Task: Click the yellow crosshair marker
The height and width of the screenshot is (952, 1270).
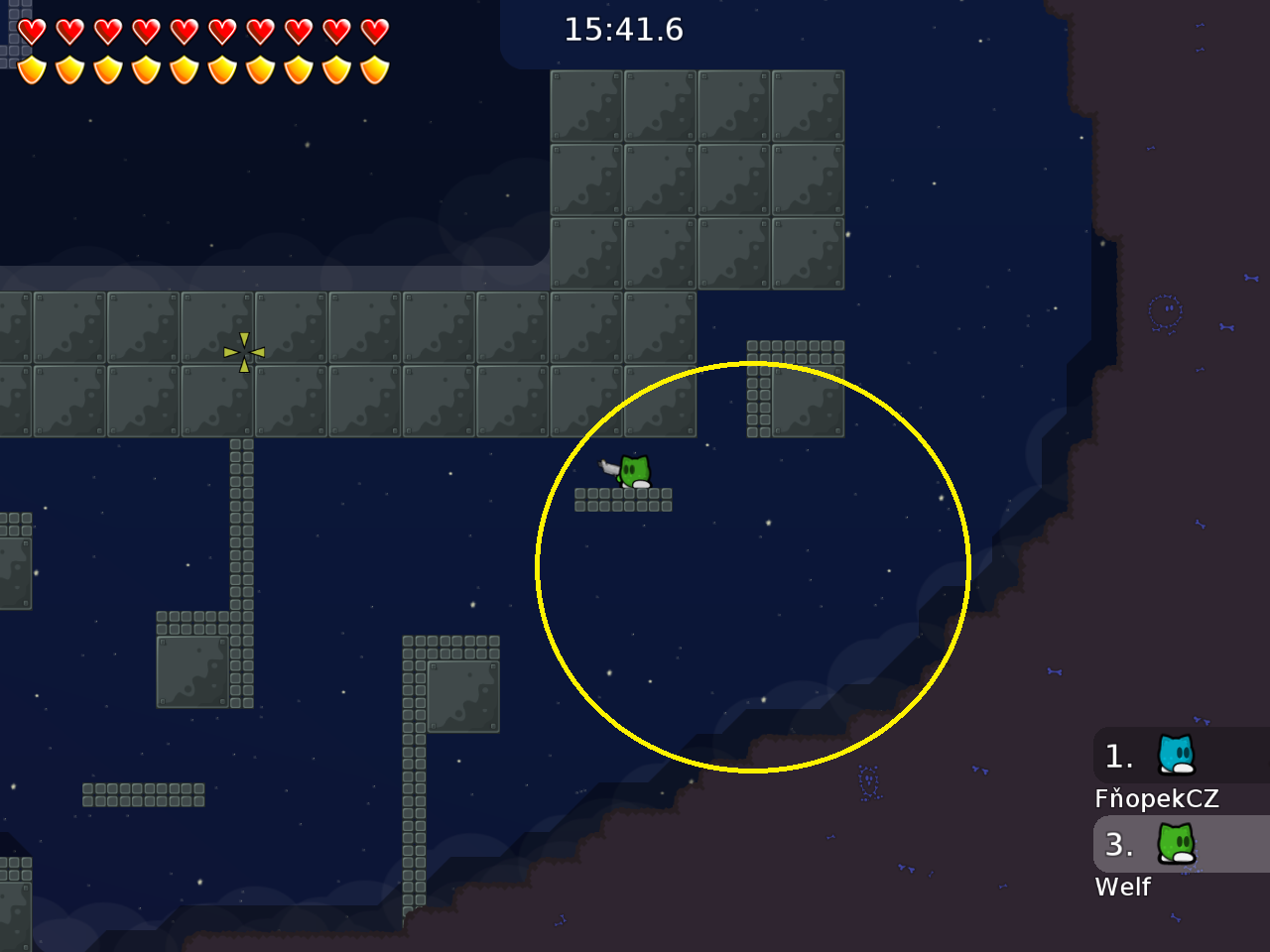Action: [243, 353]
